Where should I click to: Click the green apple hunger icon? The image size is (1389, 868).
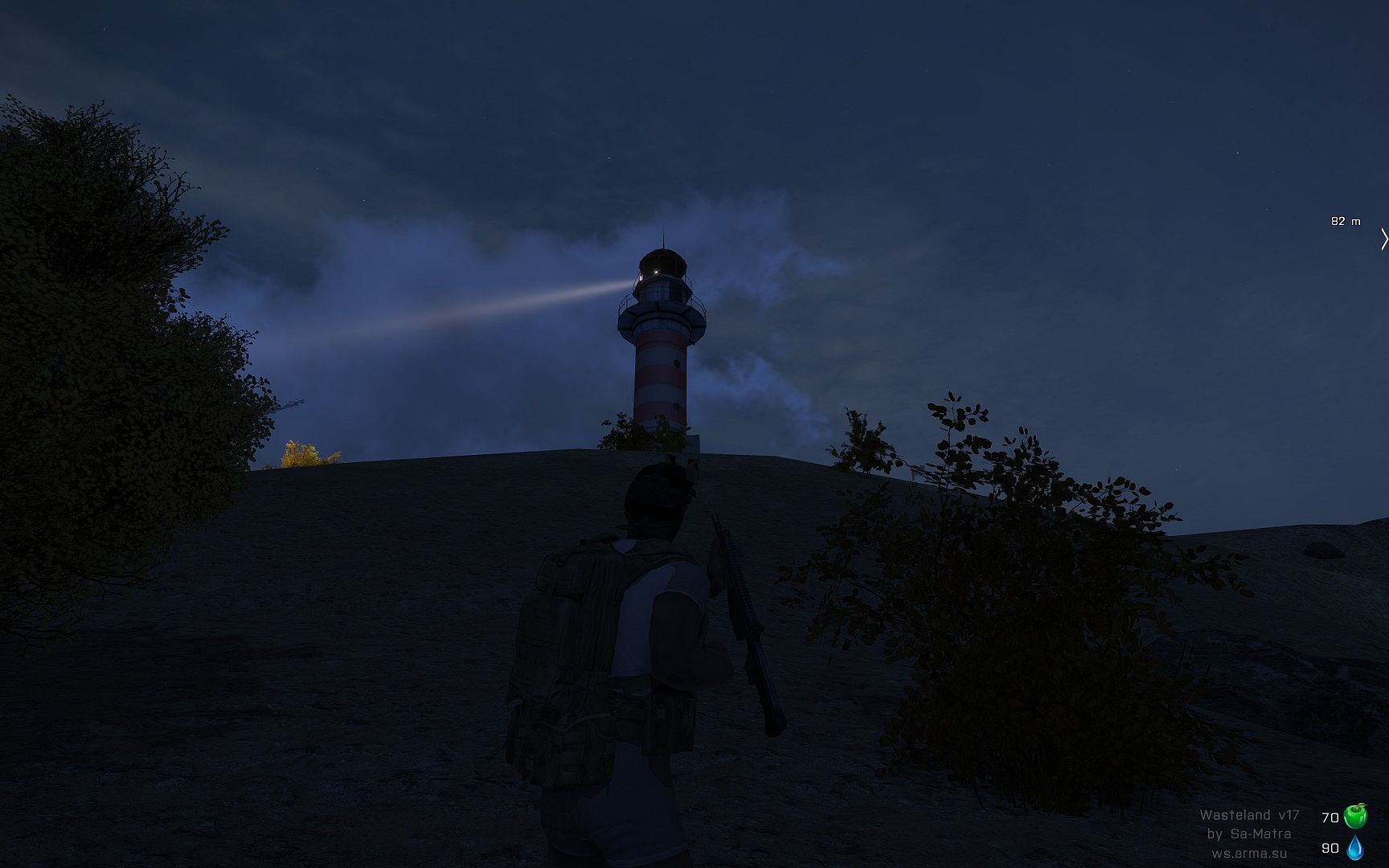[1355, 816]
